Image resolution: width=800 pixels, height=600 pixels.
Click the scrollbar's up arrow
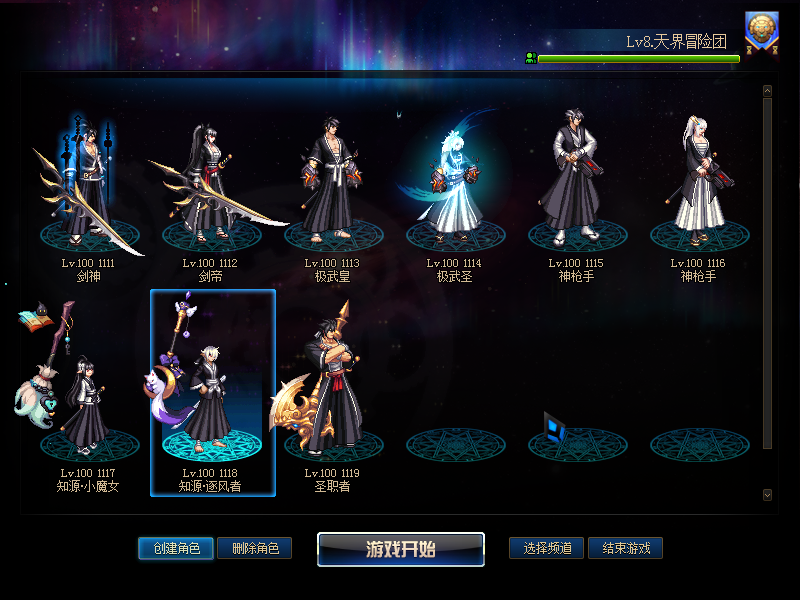click(767, 91)
